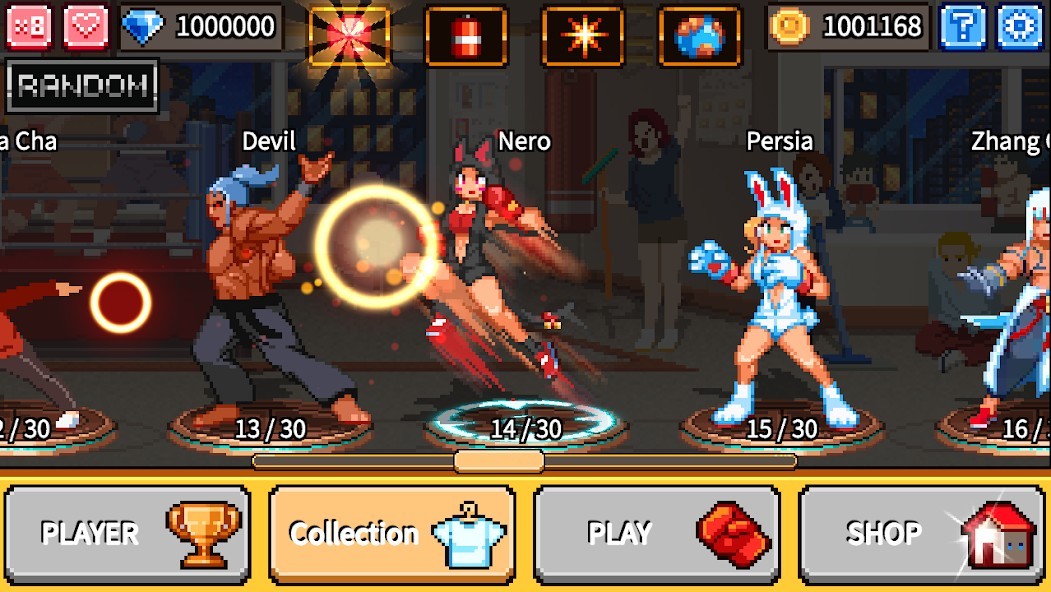1051x592 pixels.
Task: Open settings with the gear icon
Action: pos(1020,27)
